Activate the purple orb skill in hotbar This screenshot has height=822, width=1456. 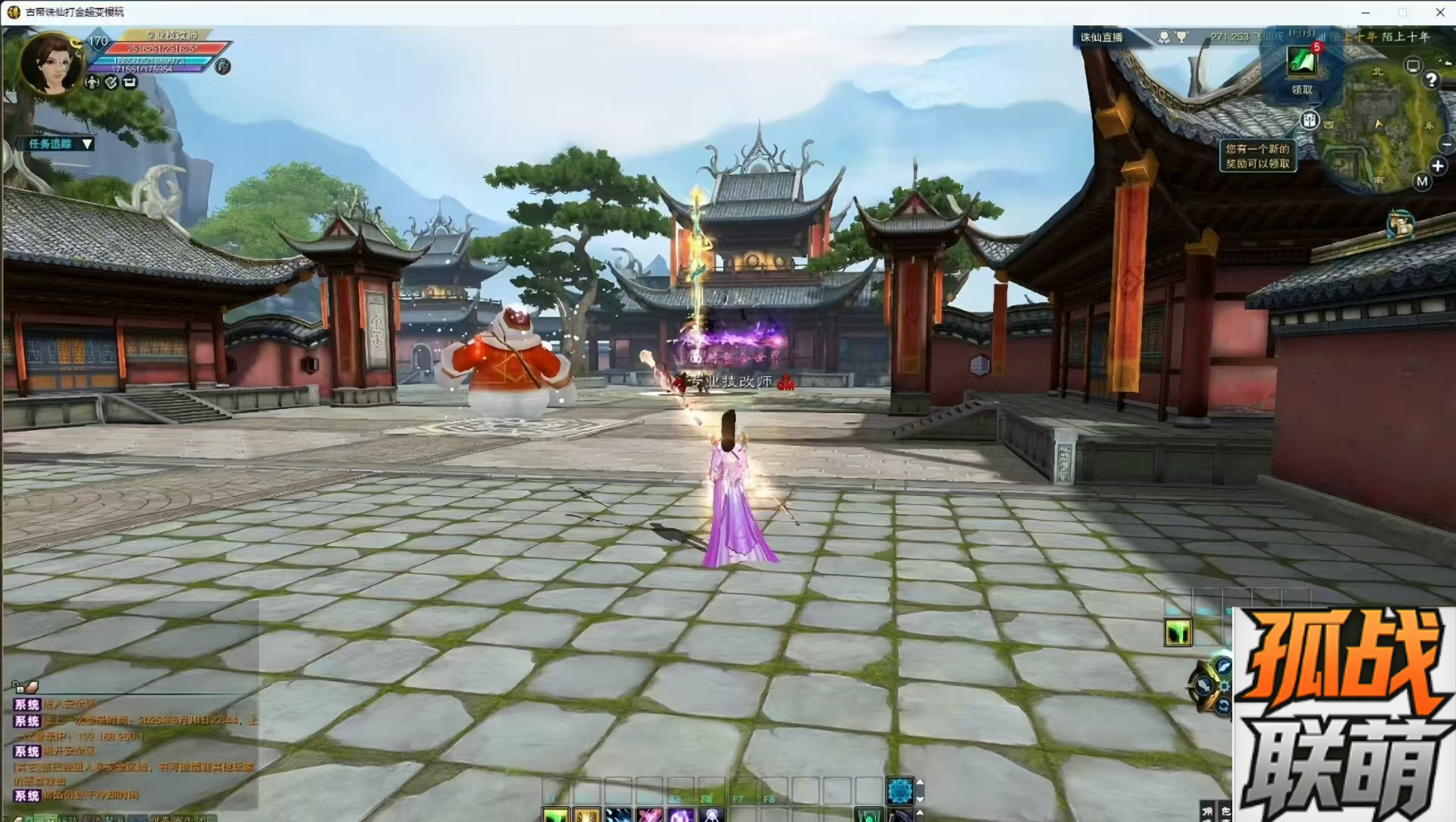tap(680, 815)
